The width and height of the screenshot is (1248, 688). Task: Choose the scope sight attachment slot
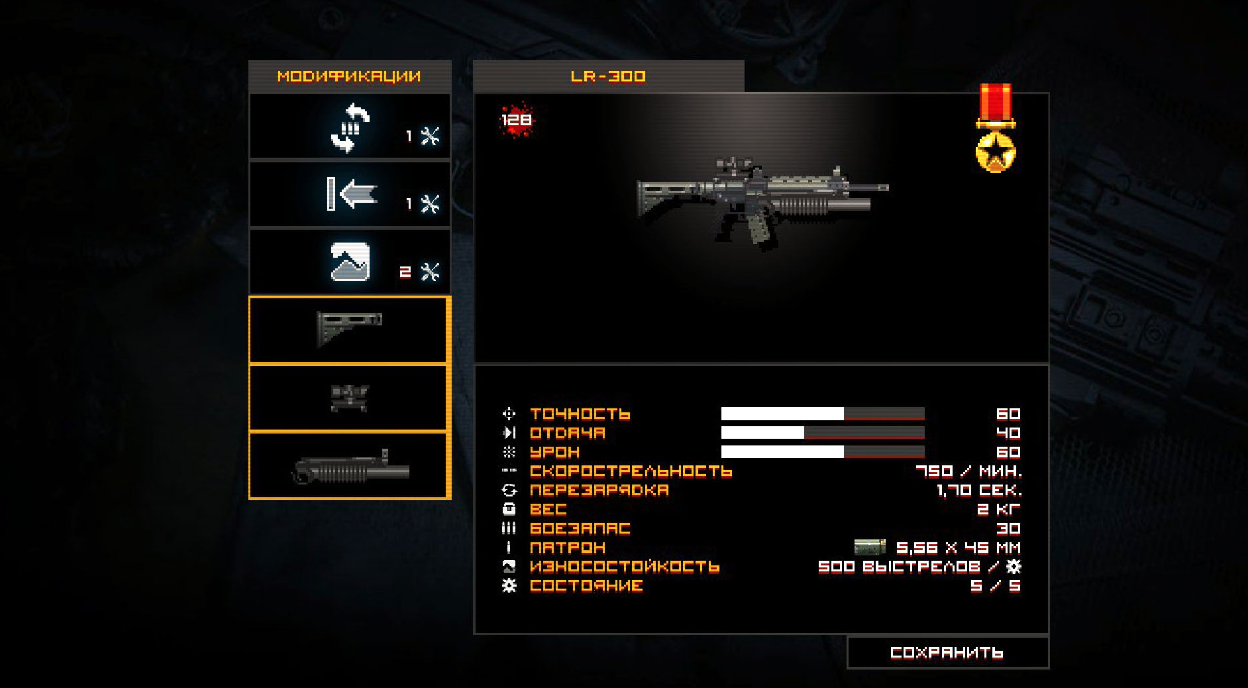350,398
